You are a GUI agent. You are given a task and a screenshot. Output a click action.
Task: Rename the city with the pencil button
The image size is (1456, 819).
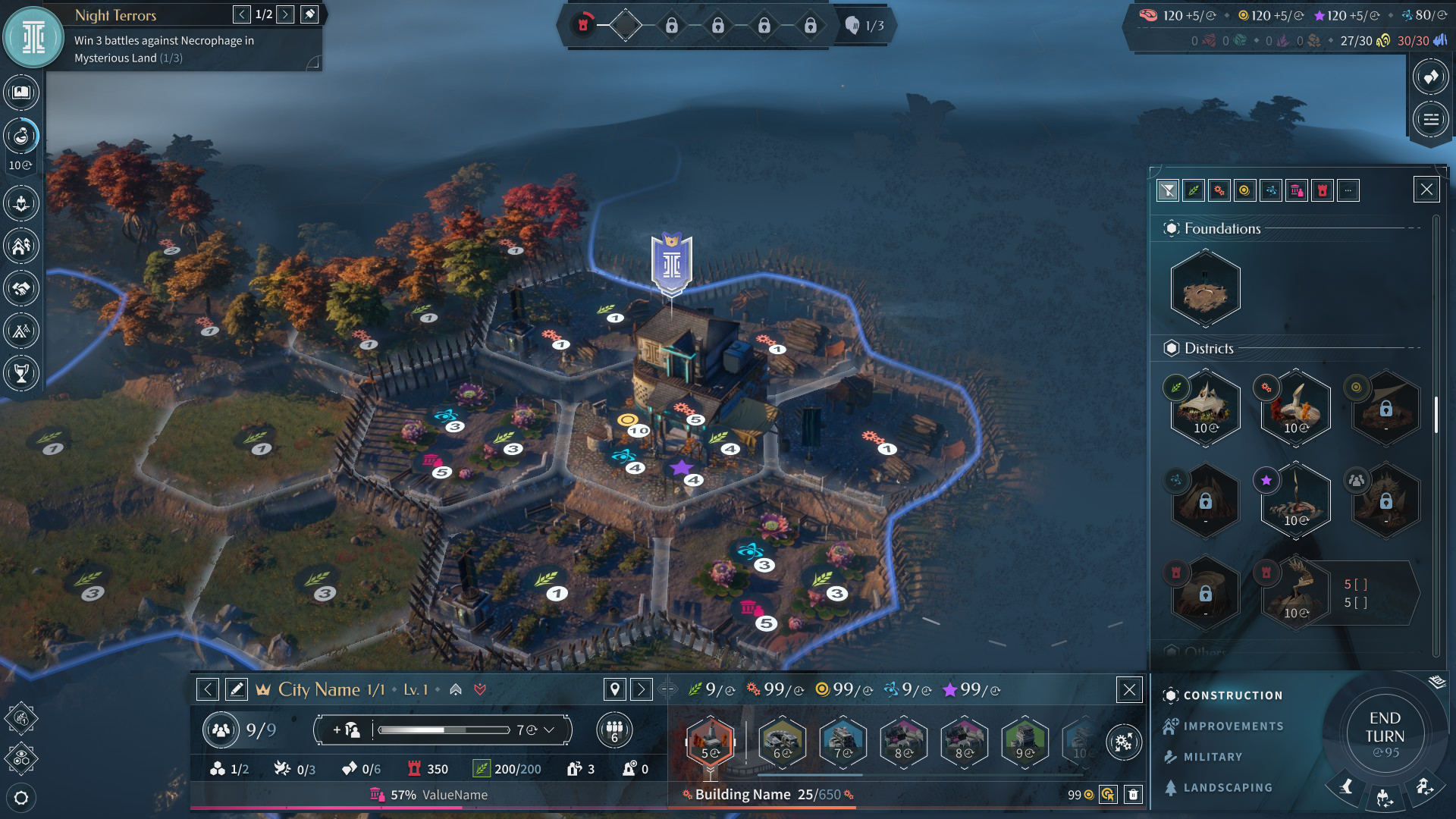(237, 689)
